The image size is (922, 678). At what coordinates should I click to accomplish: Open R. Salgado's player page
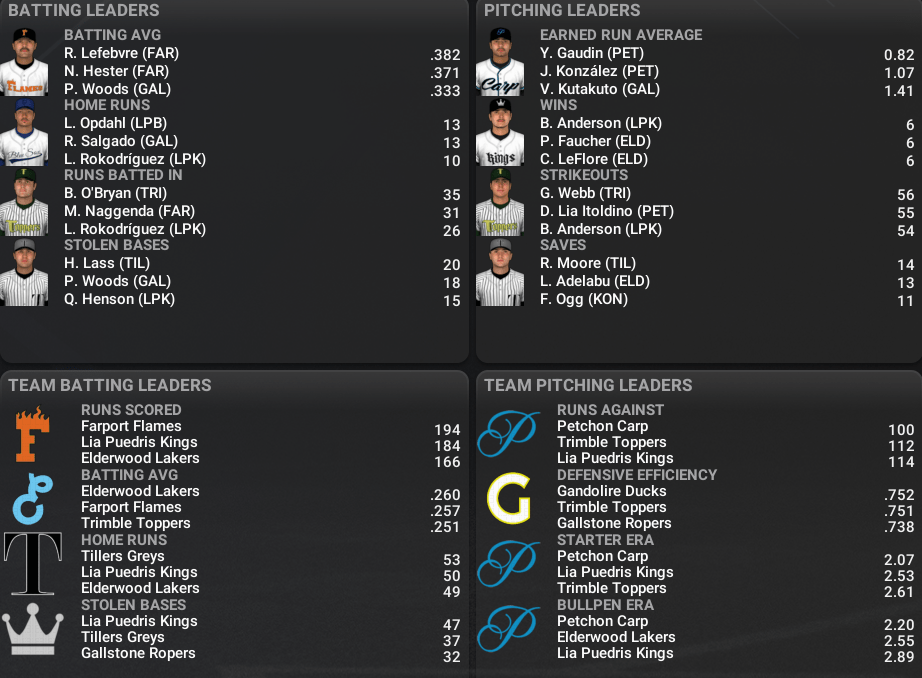point(107,141)
